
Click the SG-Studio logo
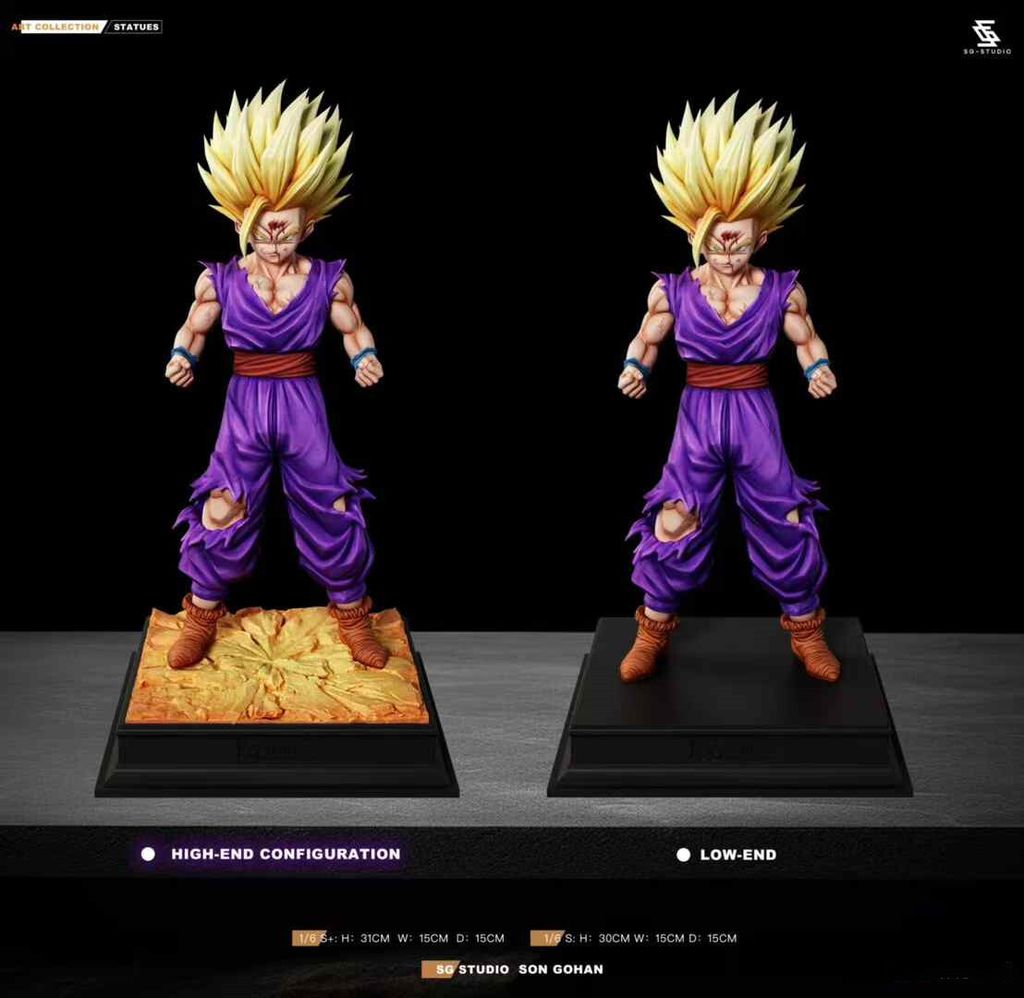(987, 37)
